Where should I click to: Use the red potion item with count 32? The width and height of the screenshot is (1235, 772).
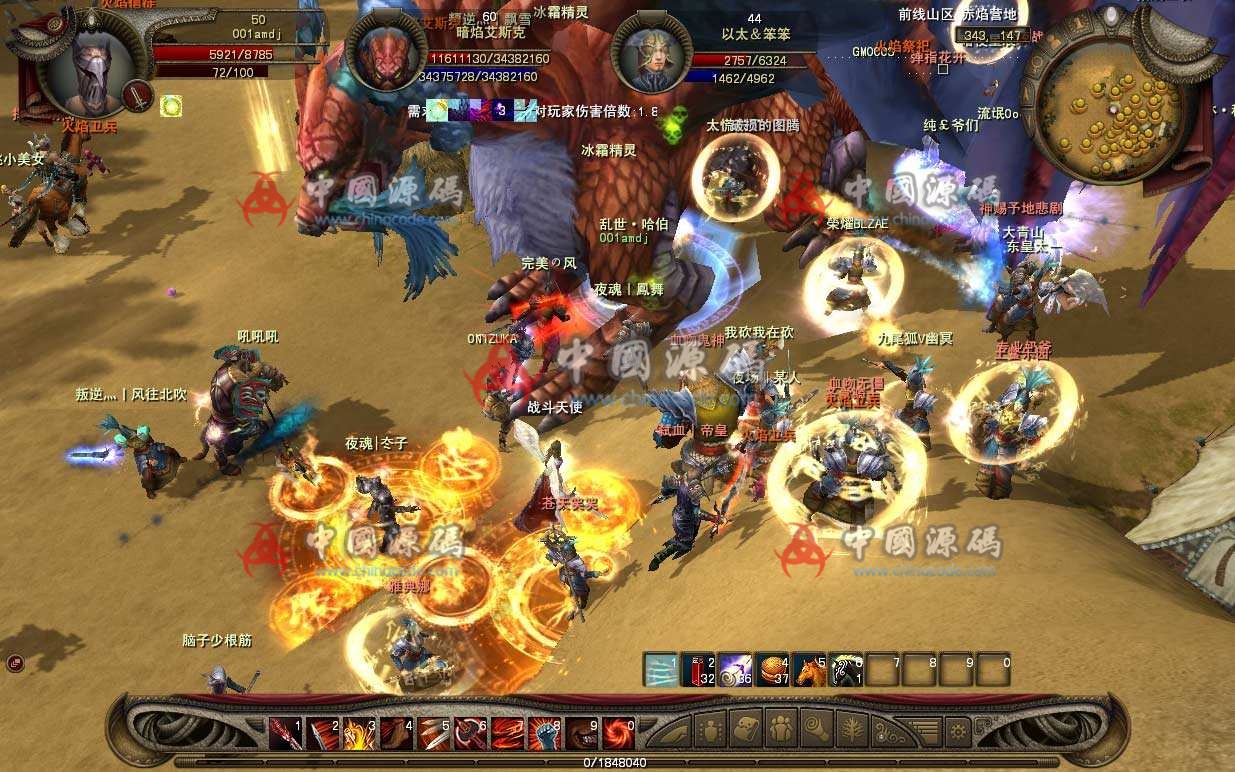(x=698, y=669)
